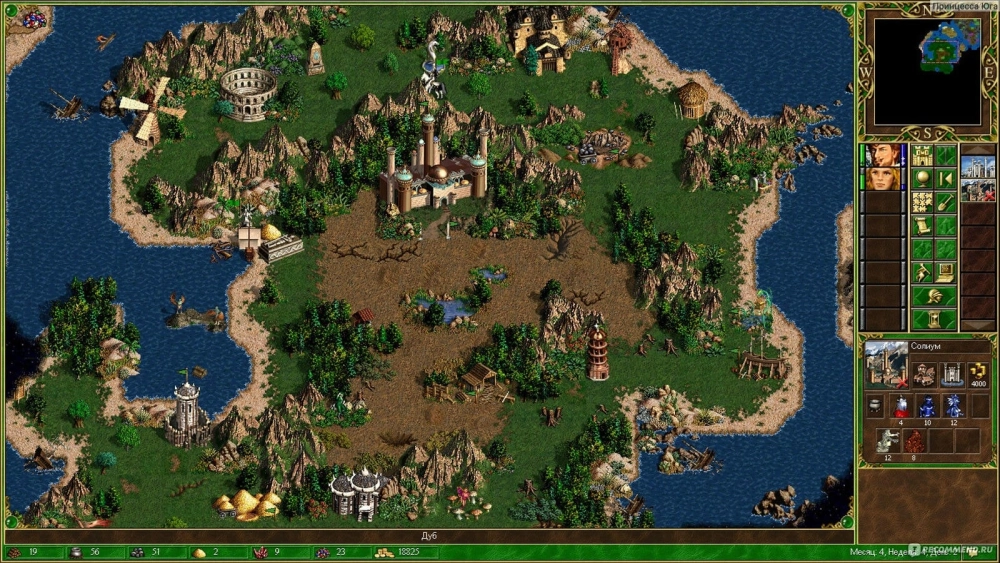Open the scroll button
1000x563 pixels.
[x=922, y=226]
